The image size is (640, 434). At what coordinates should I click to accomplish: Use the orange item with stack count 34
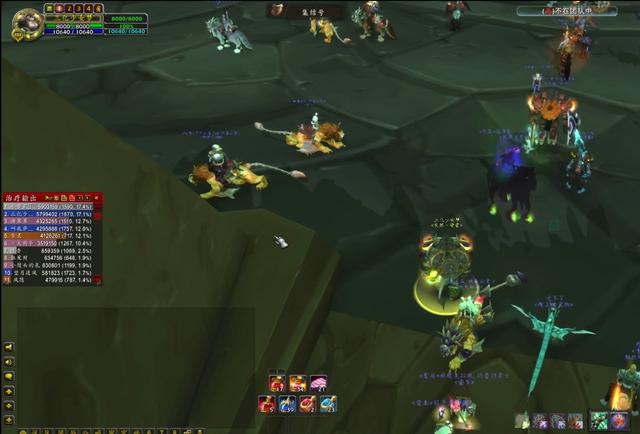(298, 383)
